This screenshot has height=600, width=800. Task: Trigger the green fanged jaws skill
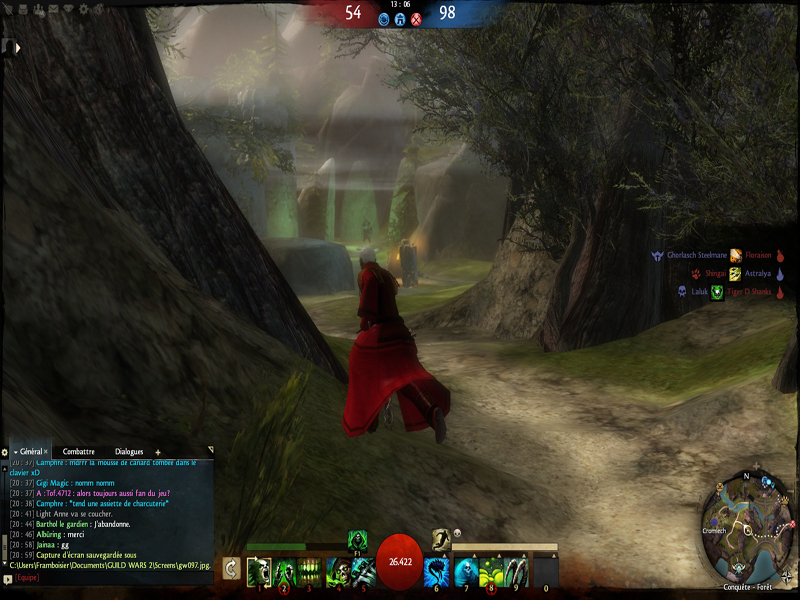pos(310,571)
